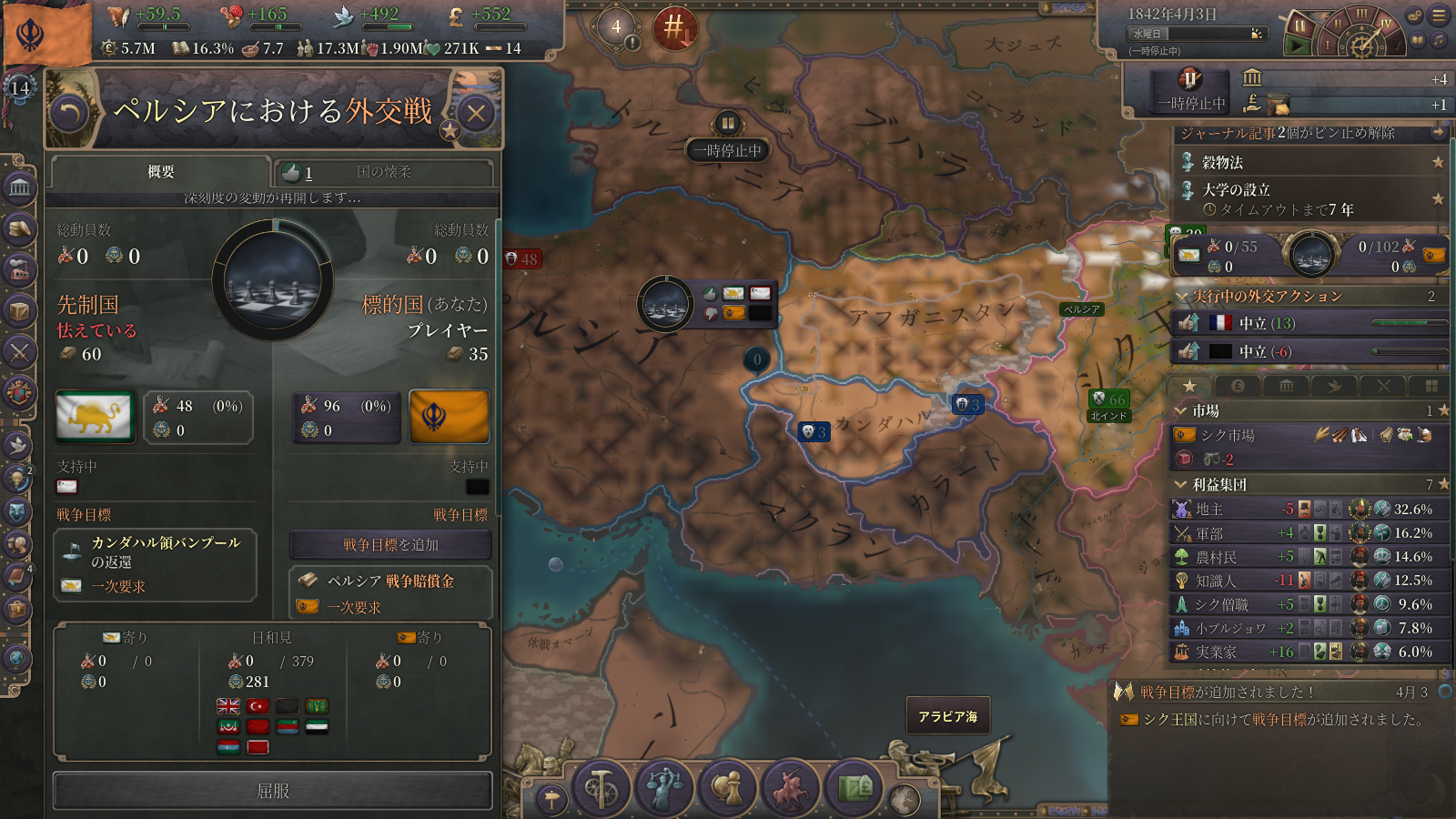Collapse the 利益集団 section
Screen dimensions: 1456x819
pos(1181,484)
